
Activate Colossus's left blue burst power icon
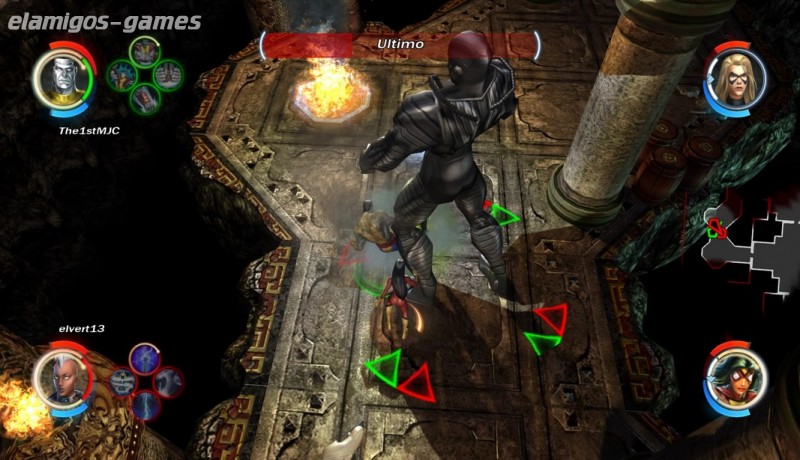[x=122, y=74]
